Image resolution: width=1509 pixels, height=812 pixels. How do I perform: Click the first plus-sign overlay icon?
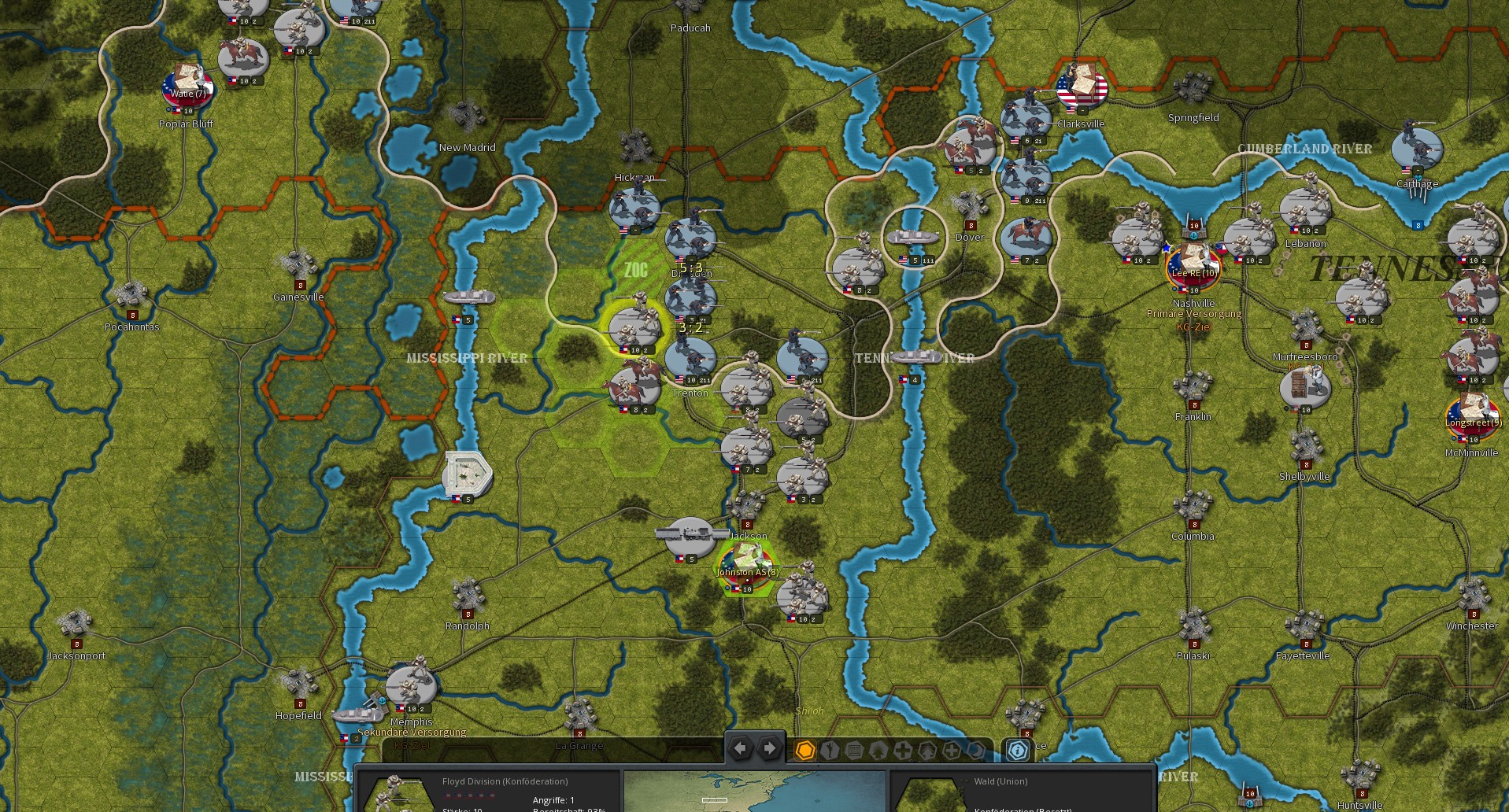coord(903,751)
